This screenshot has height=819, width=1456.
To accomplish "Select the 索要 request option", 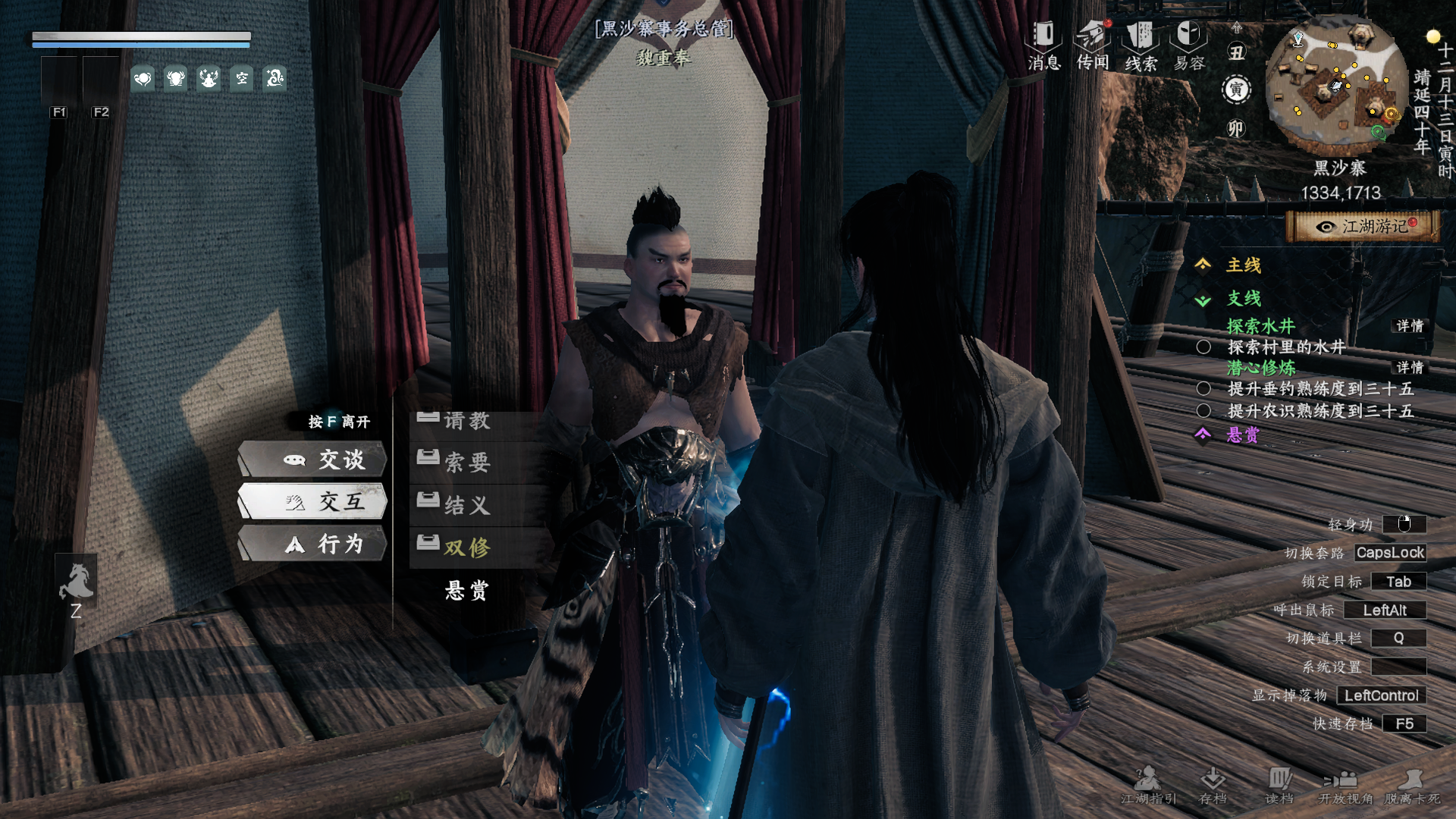I will pos(467,462).
